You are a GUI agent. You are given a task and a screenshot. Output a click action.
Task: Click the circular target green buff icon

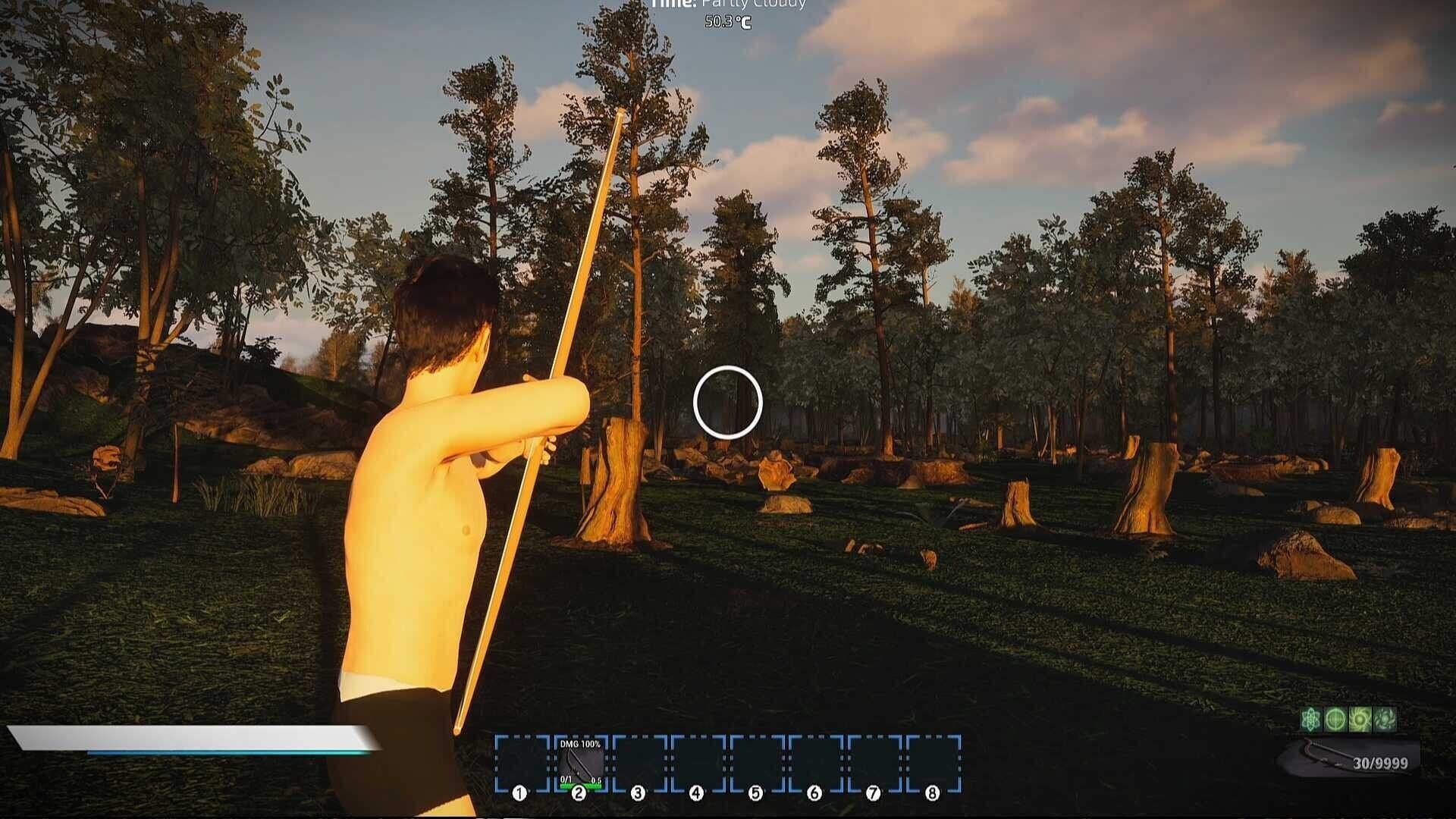click(x=1335, y=719)
